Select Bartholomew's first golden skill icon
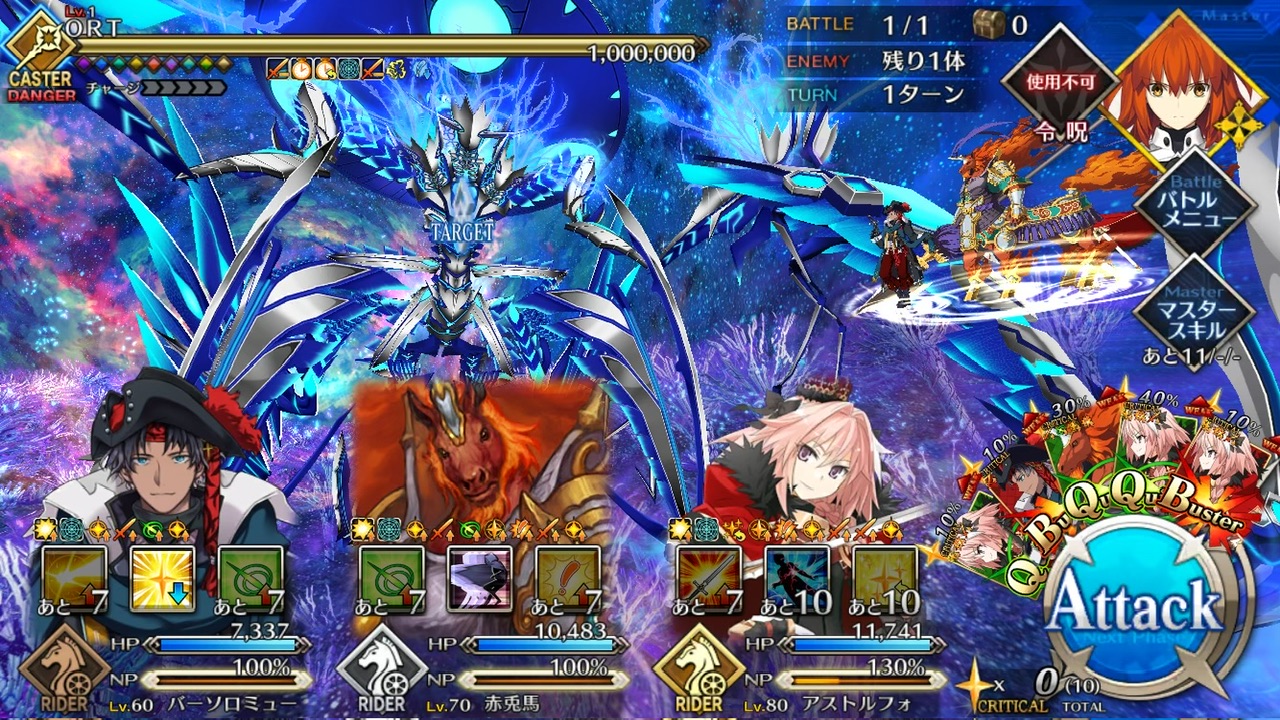The height and width of the screenshot is (720, 1280). coord(75,579)
